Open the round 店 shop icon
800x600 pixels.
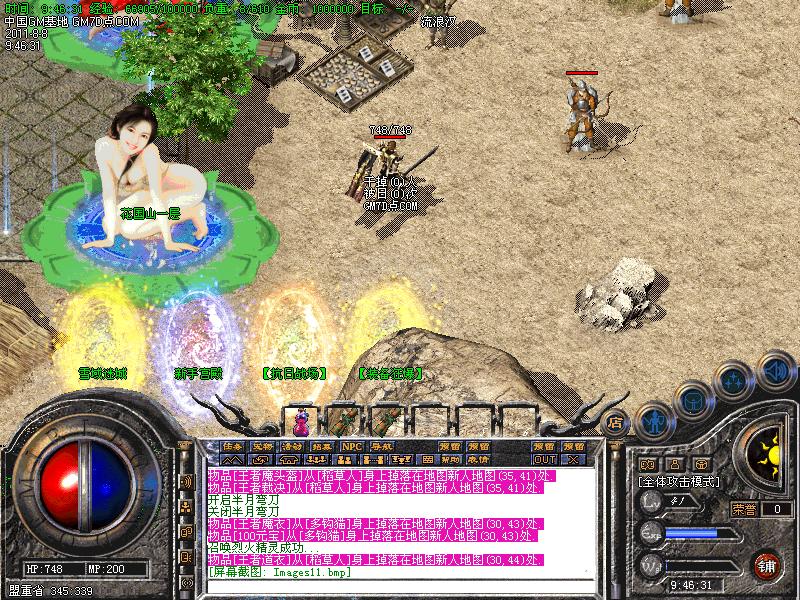[x=616, y=422]
